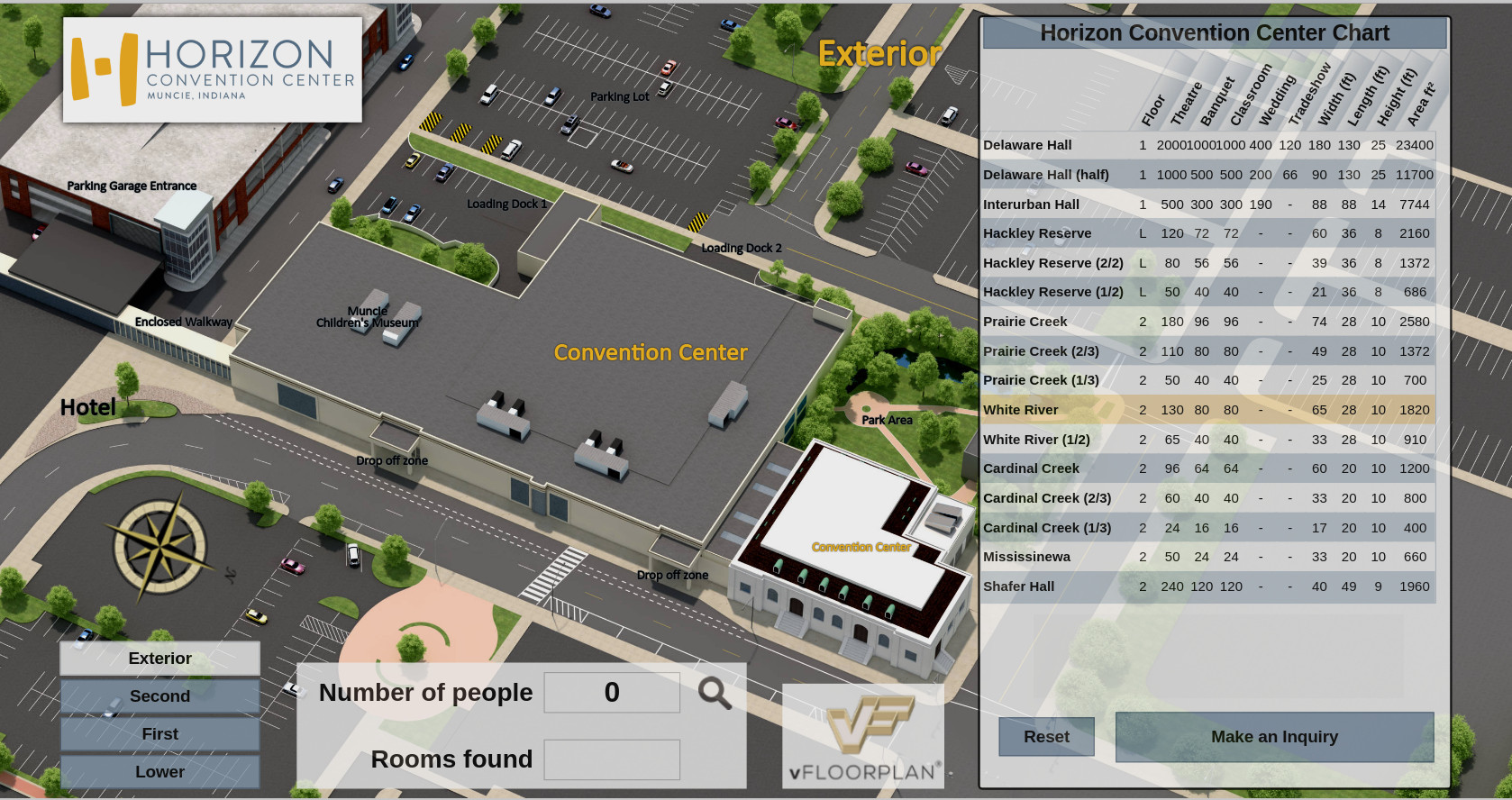Click the Number of people input box

pyautogui.click(x=612, y=693)
